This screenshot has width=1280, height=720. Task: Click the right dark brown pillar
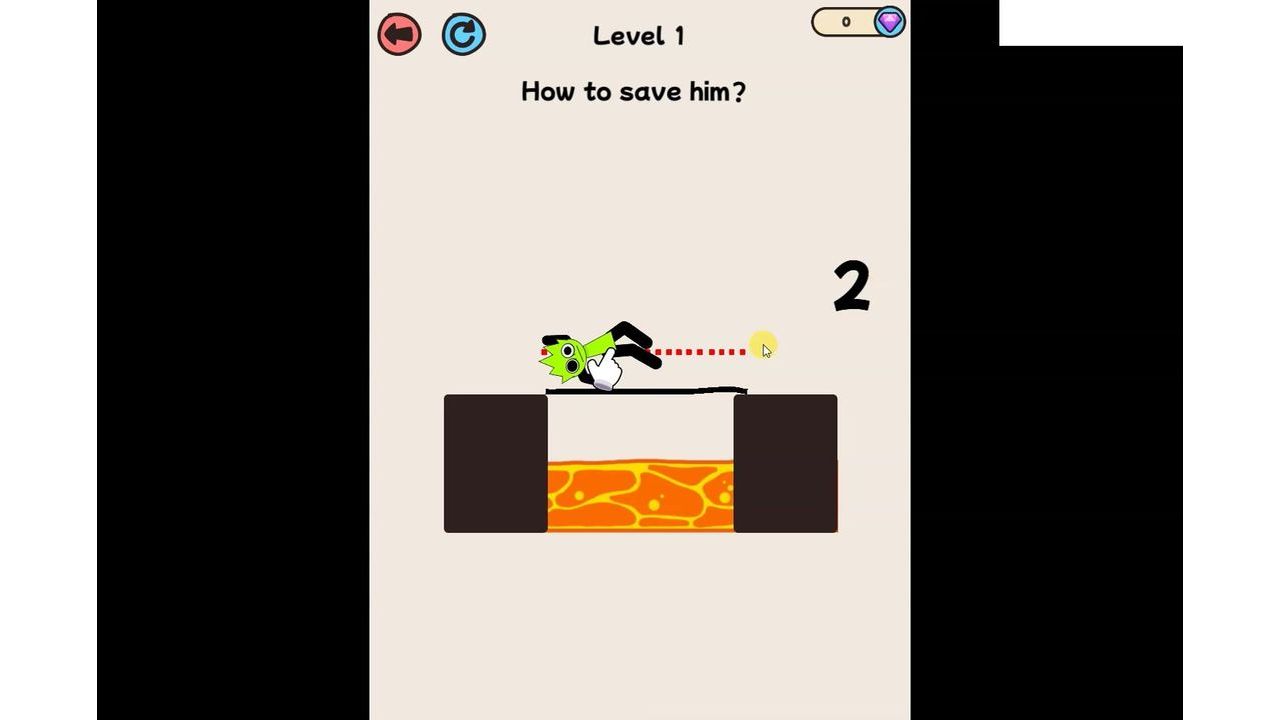pyautogui.click(x=786, y=463)
